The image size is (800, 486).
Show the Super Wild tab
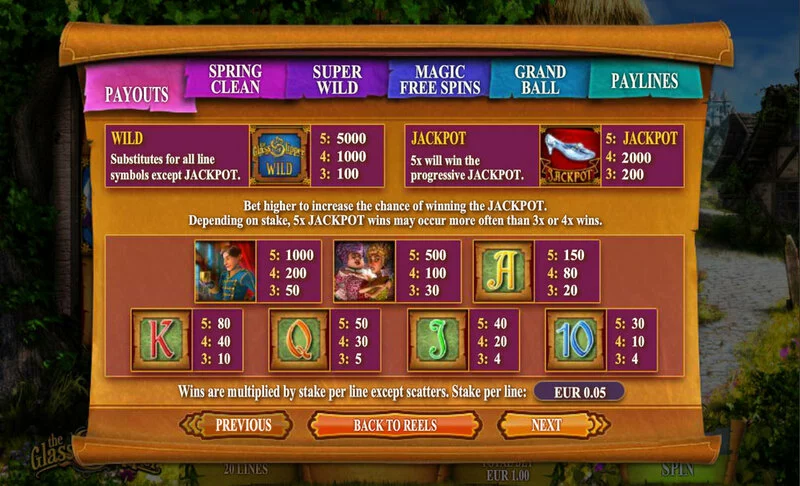(337, 79)
